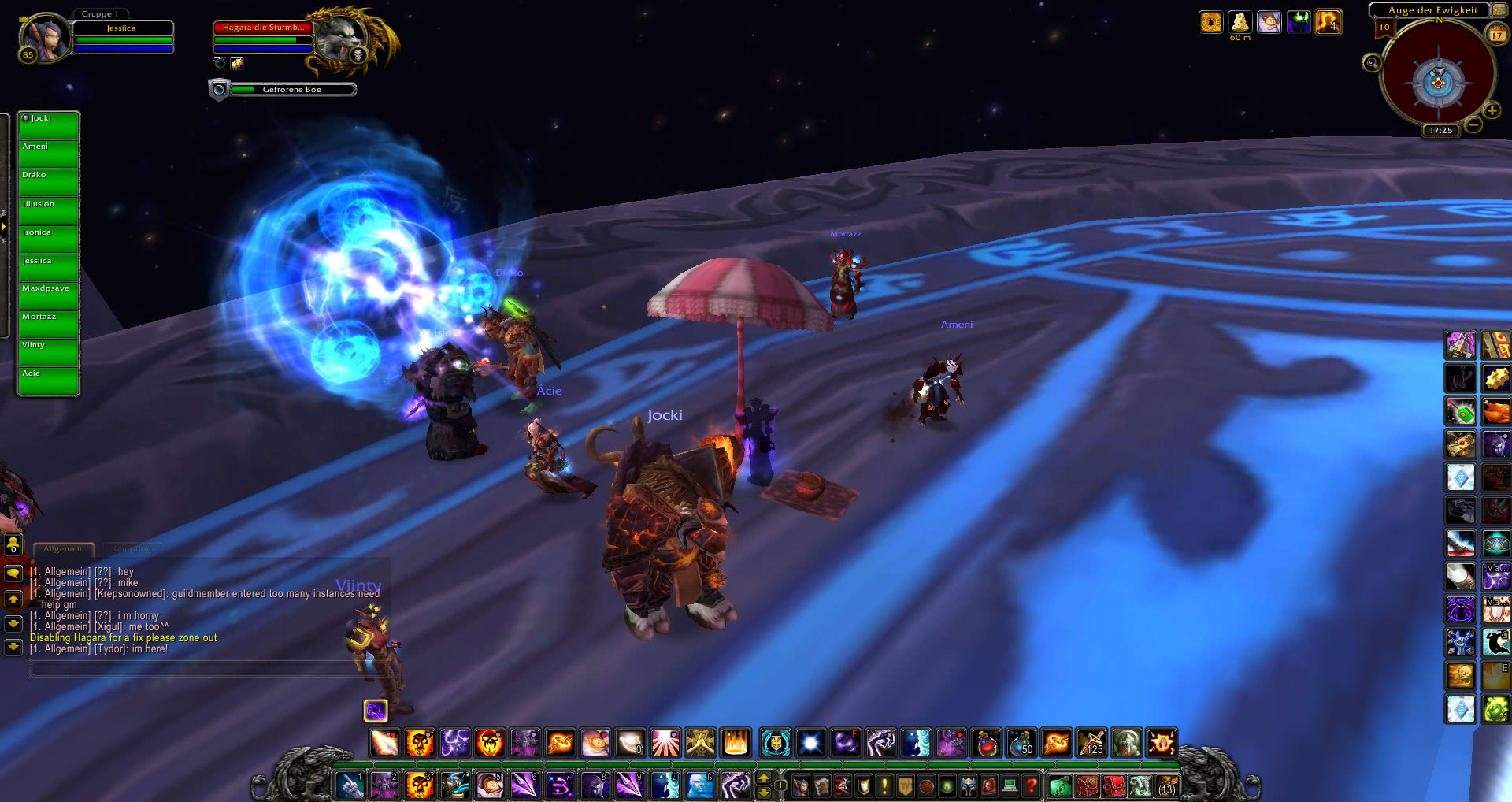Click the cheese food buff icon
1512x802 pixels.
(1240, 22)
